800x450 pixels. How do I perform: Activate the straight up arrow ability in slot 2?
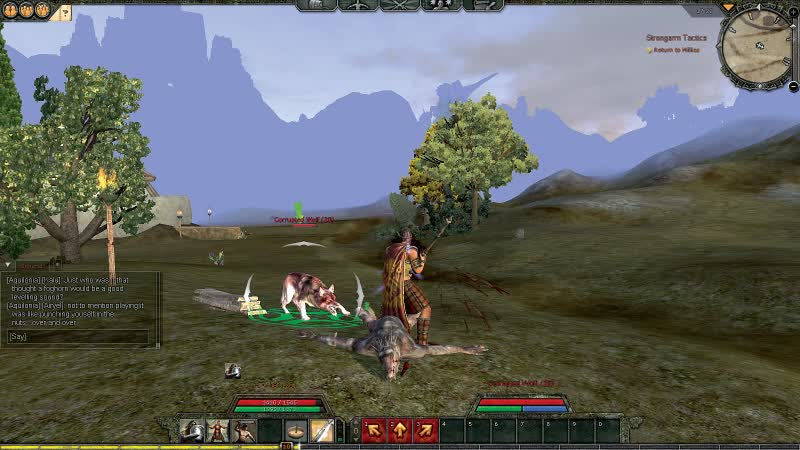[399, 431]
